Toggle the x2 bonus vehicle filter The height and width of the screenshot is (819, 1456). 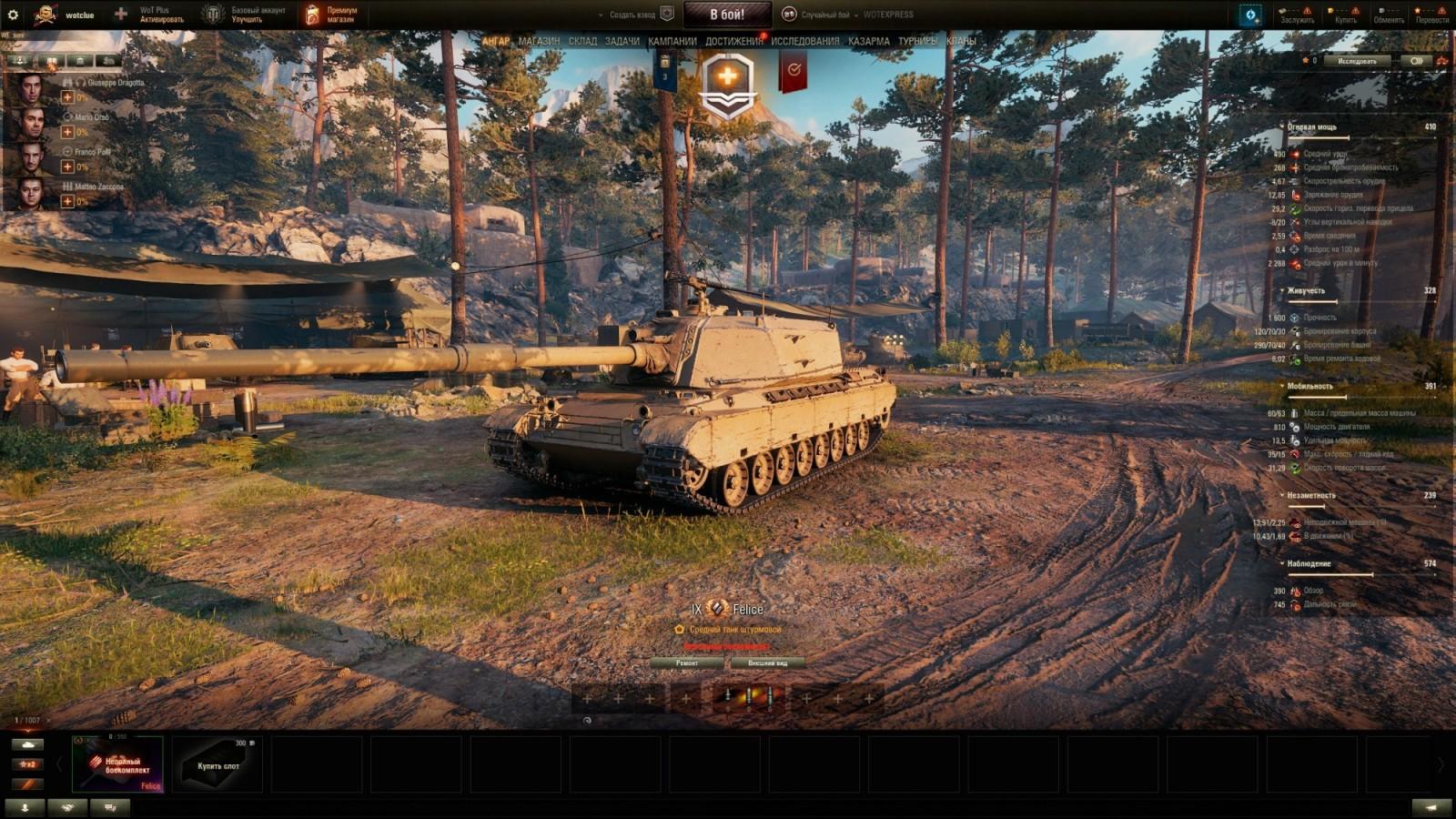(x=27, y=764)
